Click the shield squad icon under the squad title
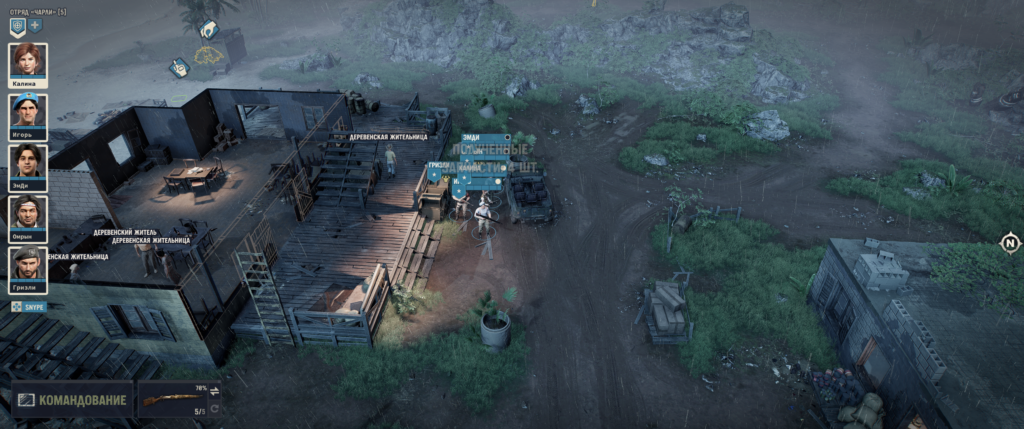The image size is (1024, 429). click(17, 25)
